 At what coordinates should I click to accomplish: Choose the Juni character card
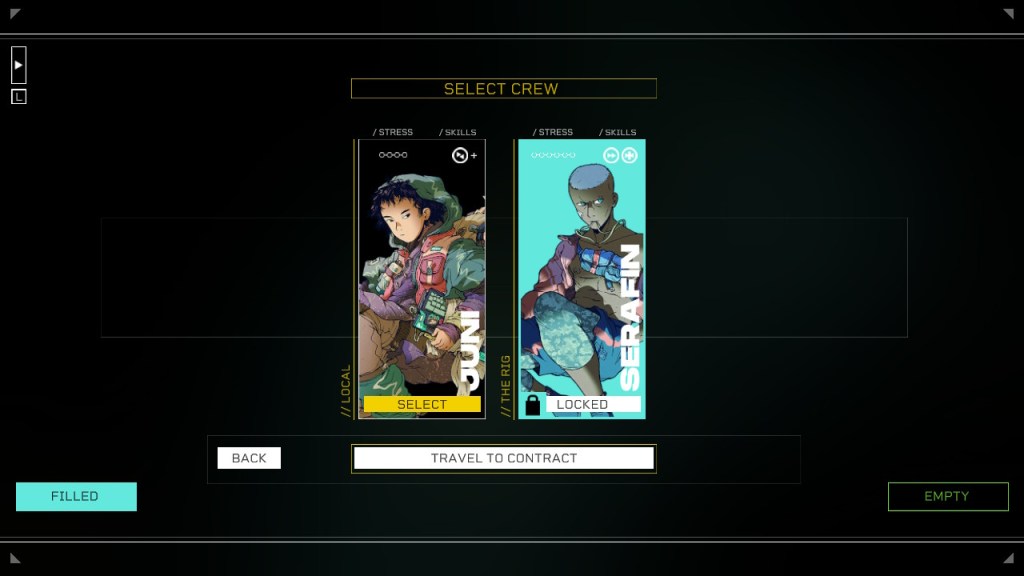(x=422, y=270)
